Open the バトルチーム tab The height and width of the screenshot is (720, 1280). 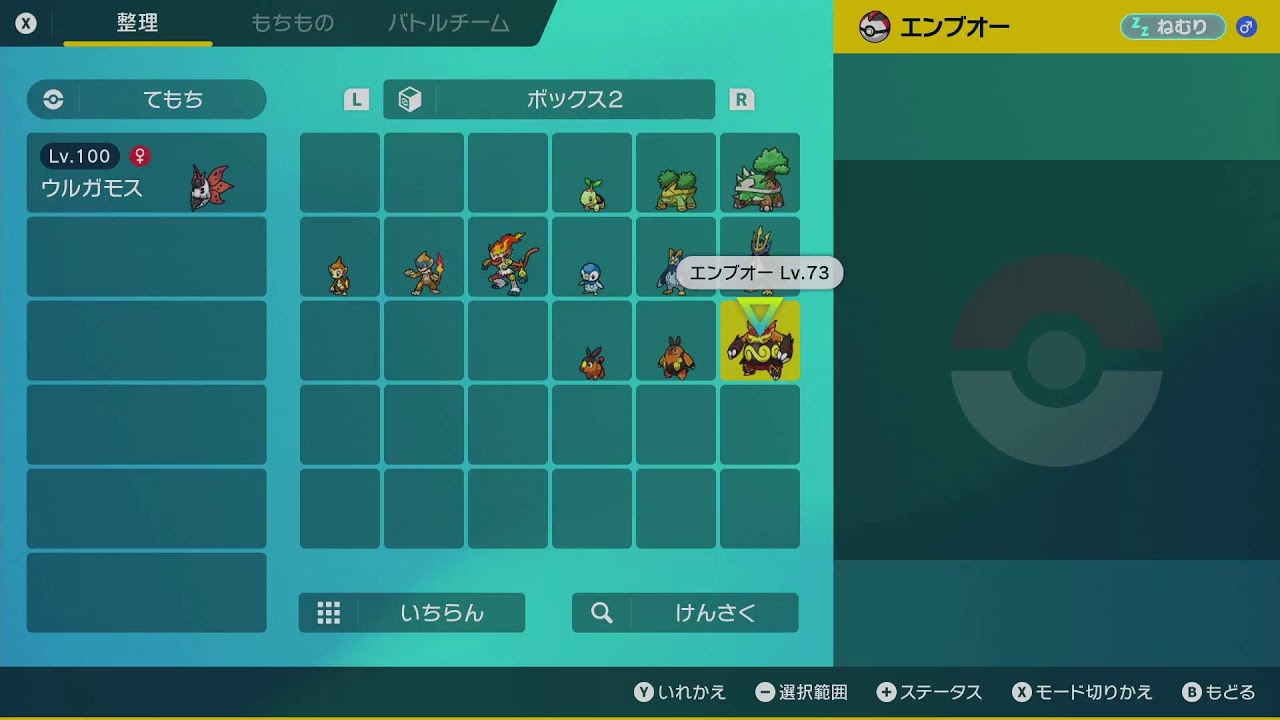point(447,24)
